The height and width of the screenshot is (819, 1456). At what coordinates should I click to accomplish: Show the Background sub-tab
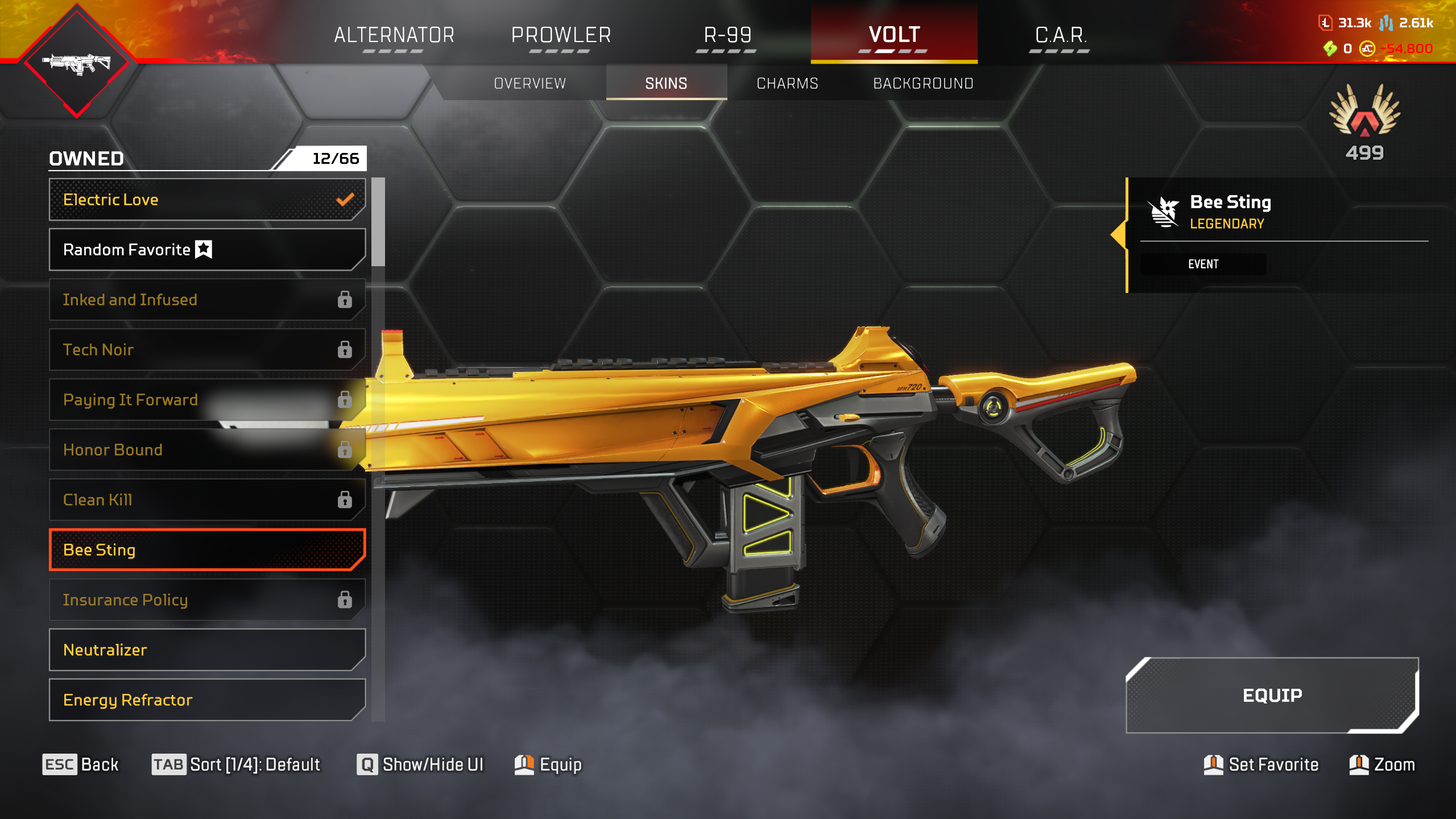click(923, 84)
